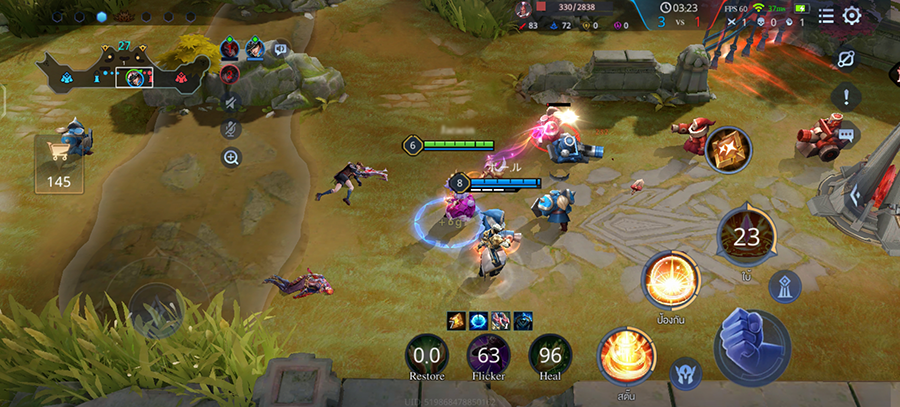
Task: Tap the skill on 23 cooldown
Action: 746,236
